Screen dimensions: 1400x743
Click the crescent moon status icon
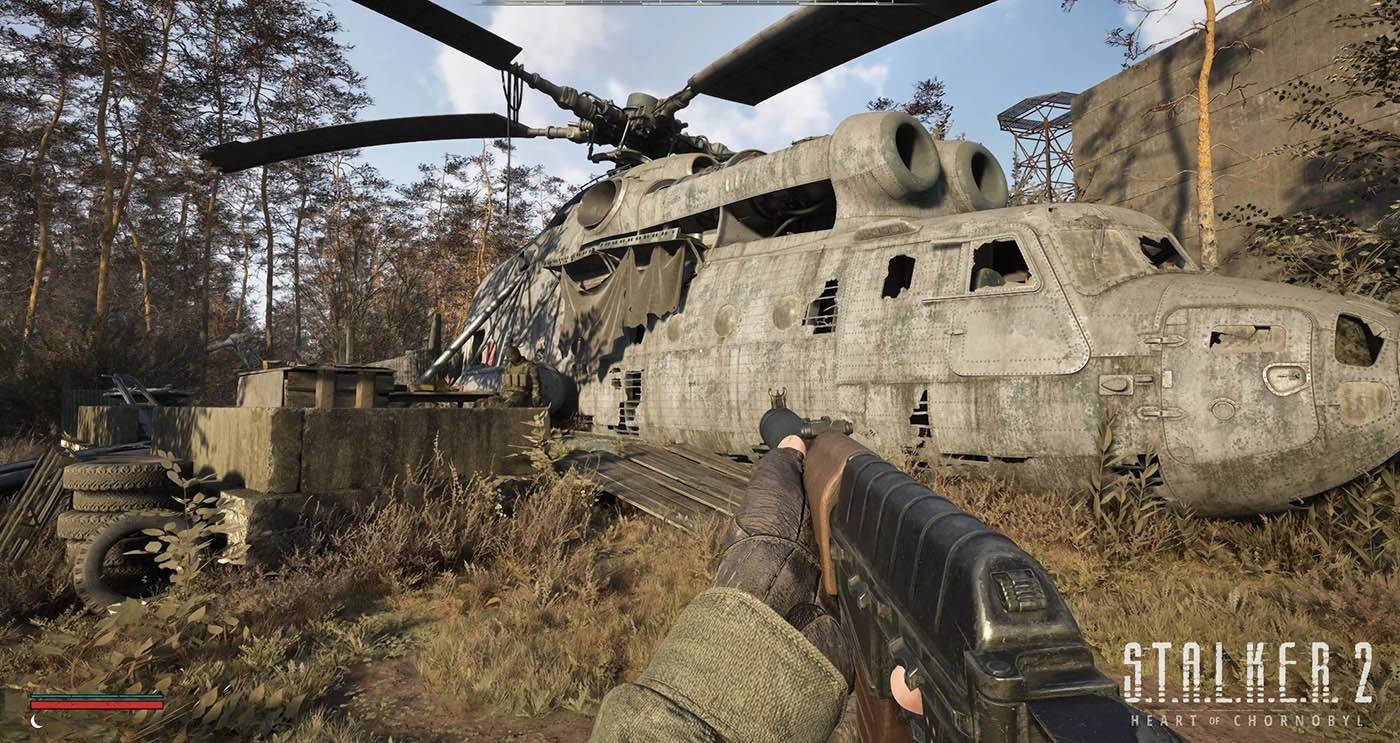click(x=37, y=720)
